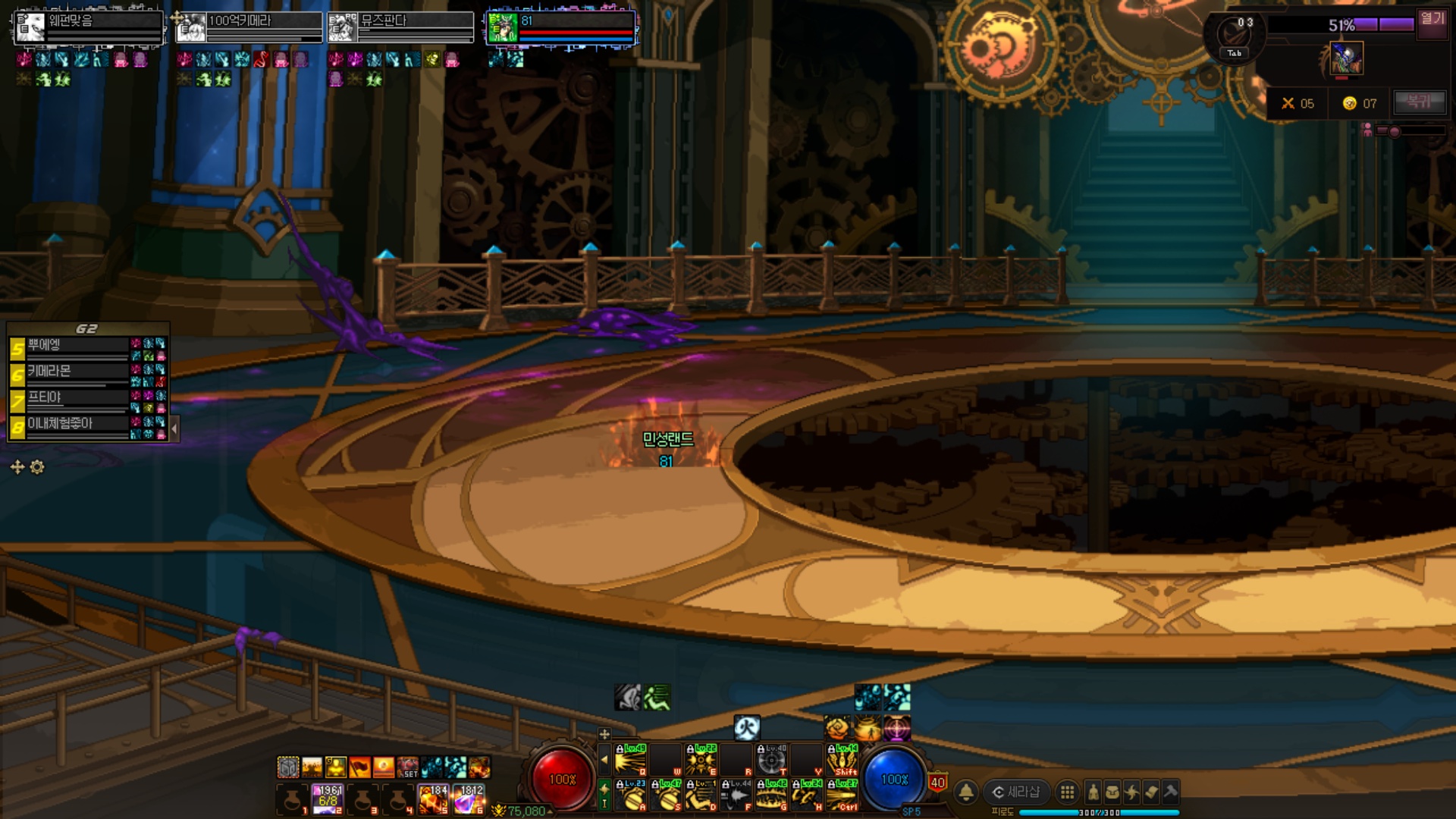Open the character info icon
This screenshot has height=819, width=1456.
click(x=1093, y=792)
